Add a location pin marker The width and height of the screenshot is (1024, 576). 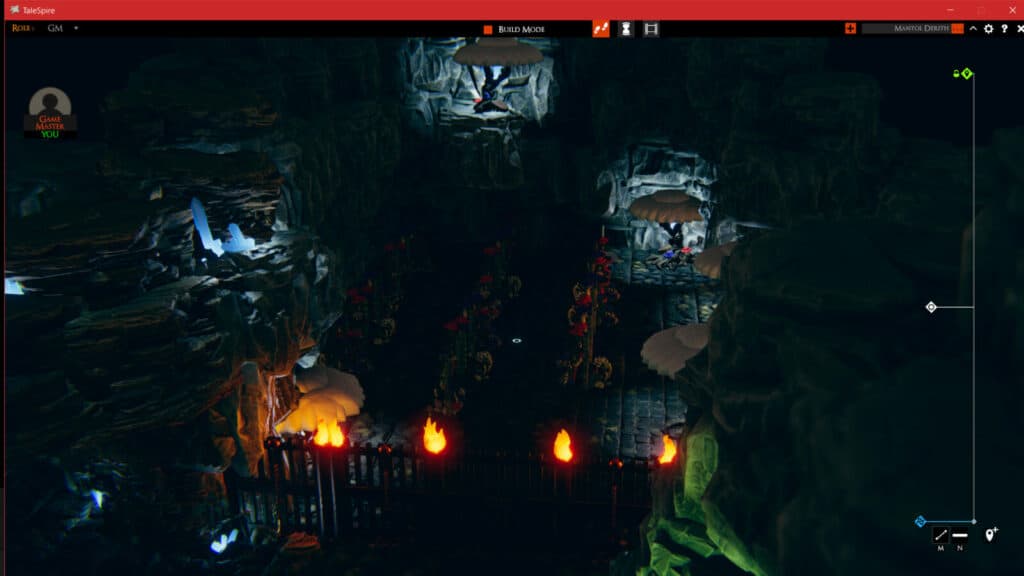click(991, 535)
